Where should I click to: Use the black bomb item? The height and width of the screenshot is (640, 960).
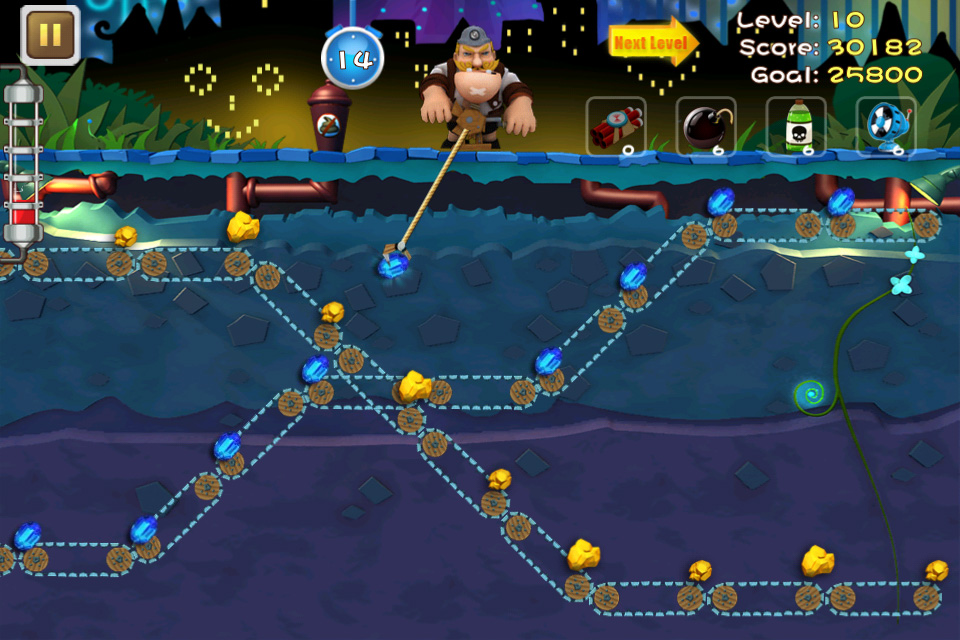[x=706, y=127]
